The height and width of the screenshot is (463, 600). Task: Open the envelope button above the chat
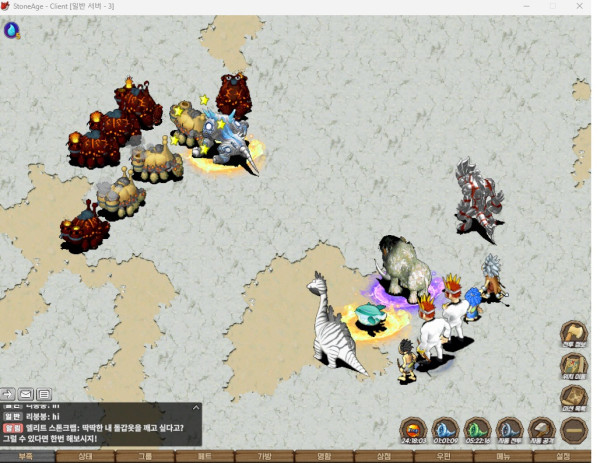[x=26, y=394]
